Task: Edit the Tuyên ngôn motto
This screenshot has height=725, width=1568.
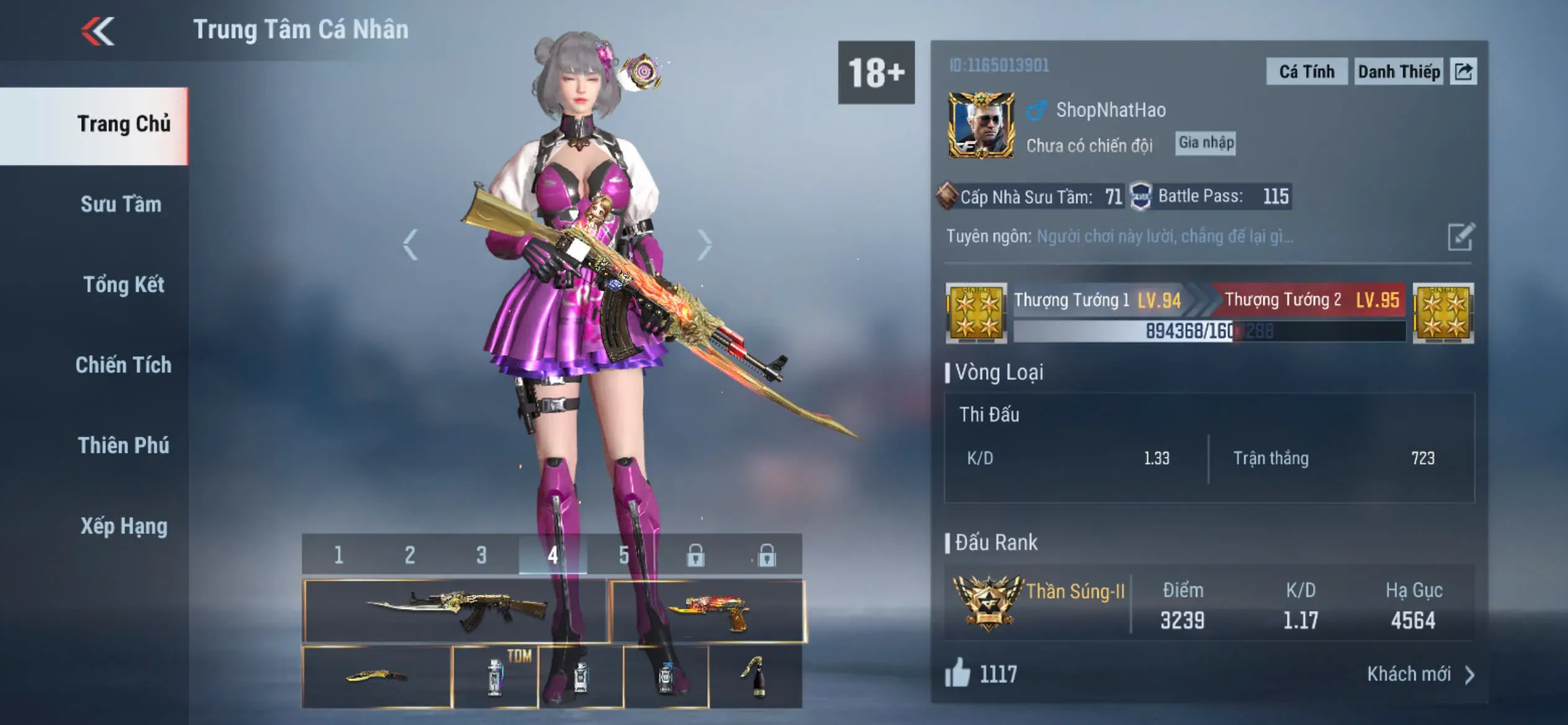Action: [1461, 237]
